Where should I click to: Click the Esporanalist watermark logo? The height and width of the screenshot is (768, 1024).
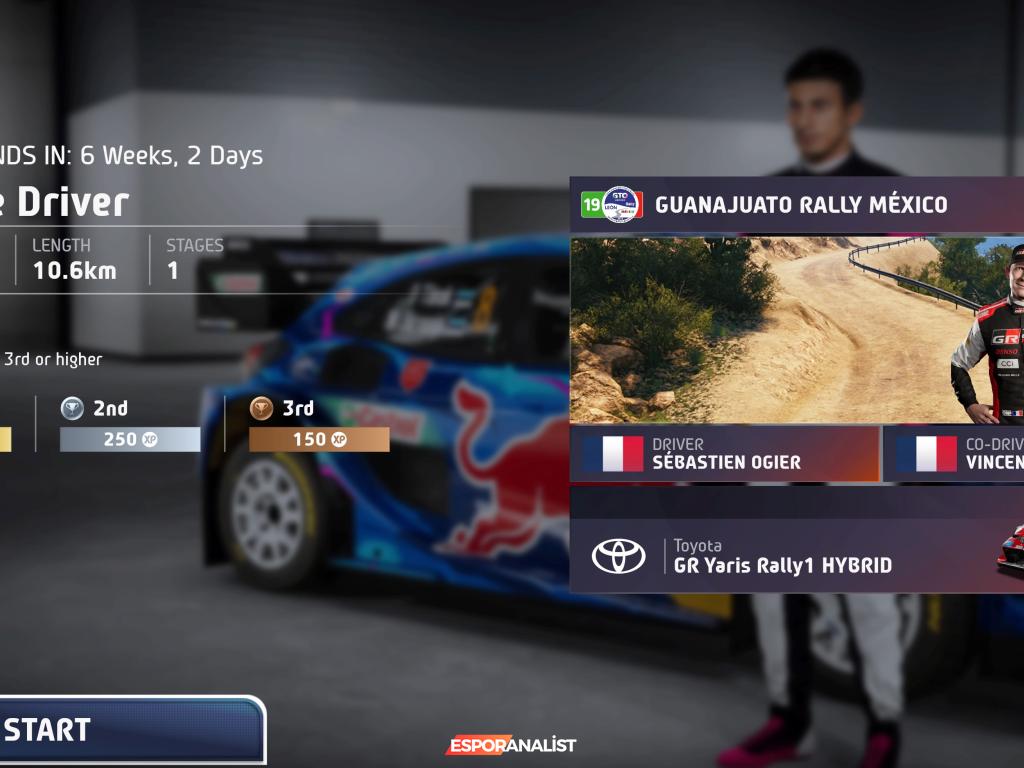[511, 745]
